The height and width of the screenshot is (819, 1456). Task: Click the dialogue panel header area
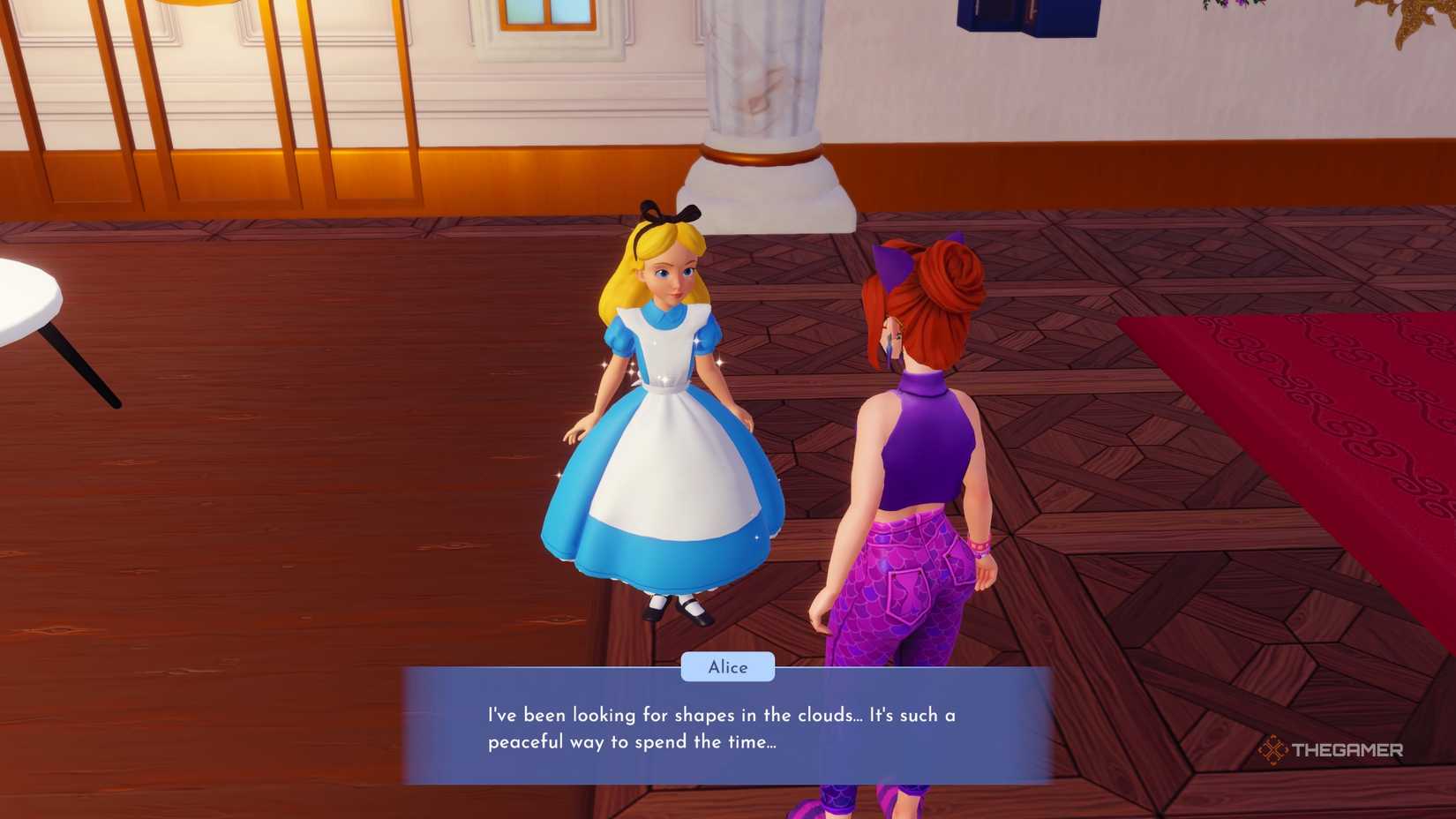(726, 684)
